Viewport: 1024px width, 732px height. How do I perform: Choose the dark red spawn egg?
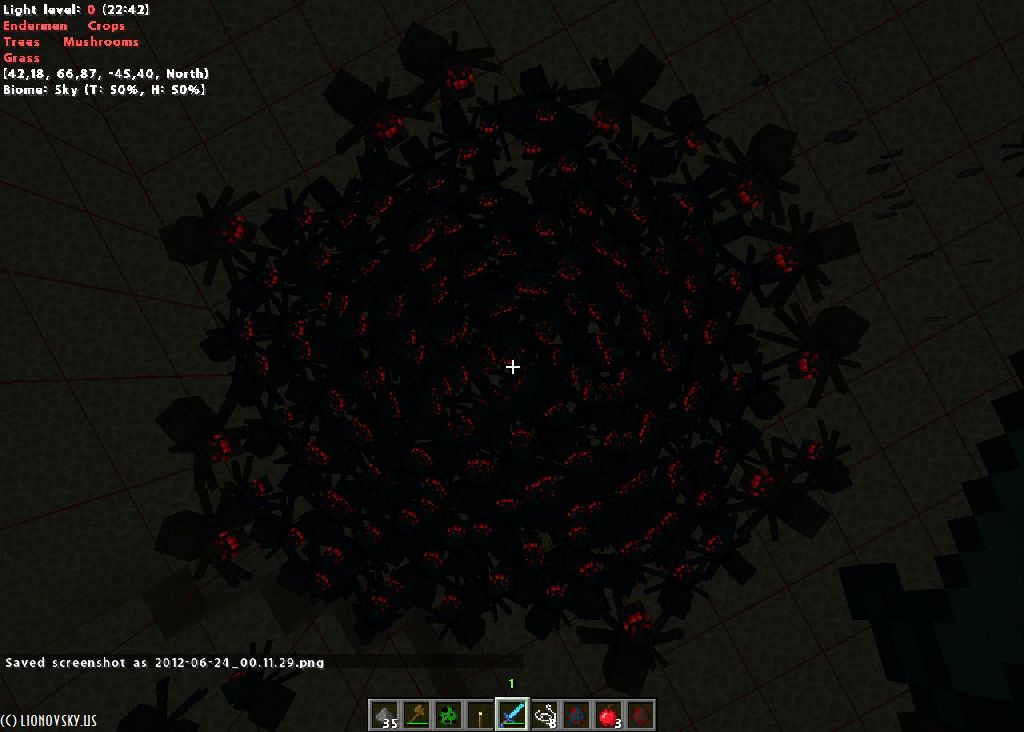click(x=640, y=715)
